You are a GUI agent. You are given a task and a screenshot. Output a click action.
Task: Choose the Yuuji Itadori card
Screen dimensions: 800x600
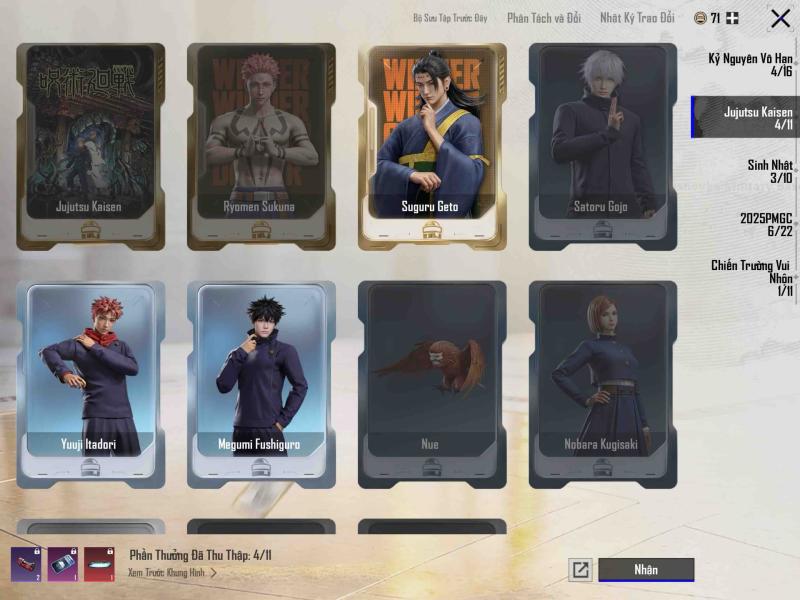pyautogui.click(x=91, y=383)
